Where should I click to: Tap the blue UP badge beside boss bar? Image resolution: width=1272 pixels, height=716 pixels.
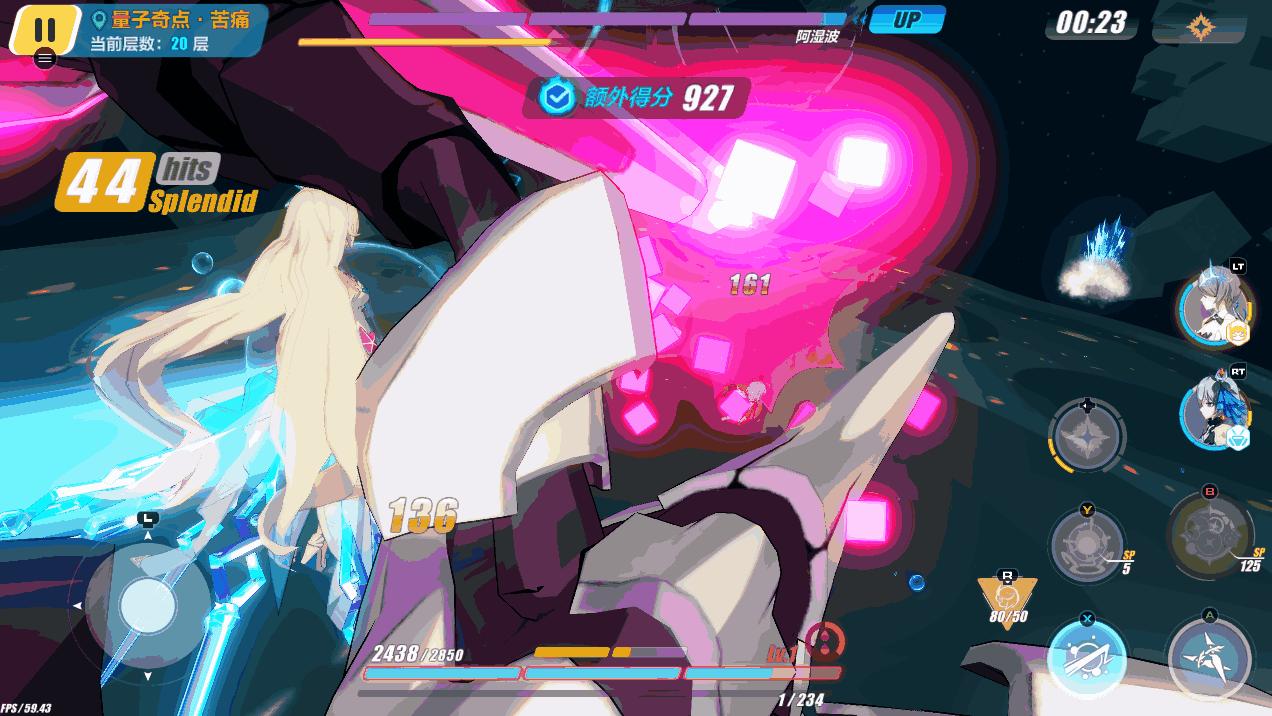pyautogui.click(x=907, y=20)
